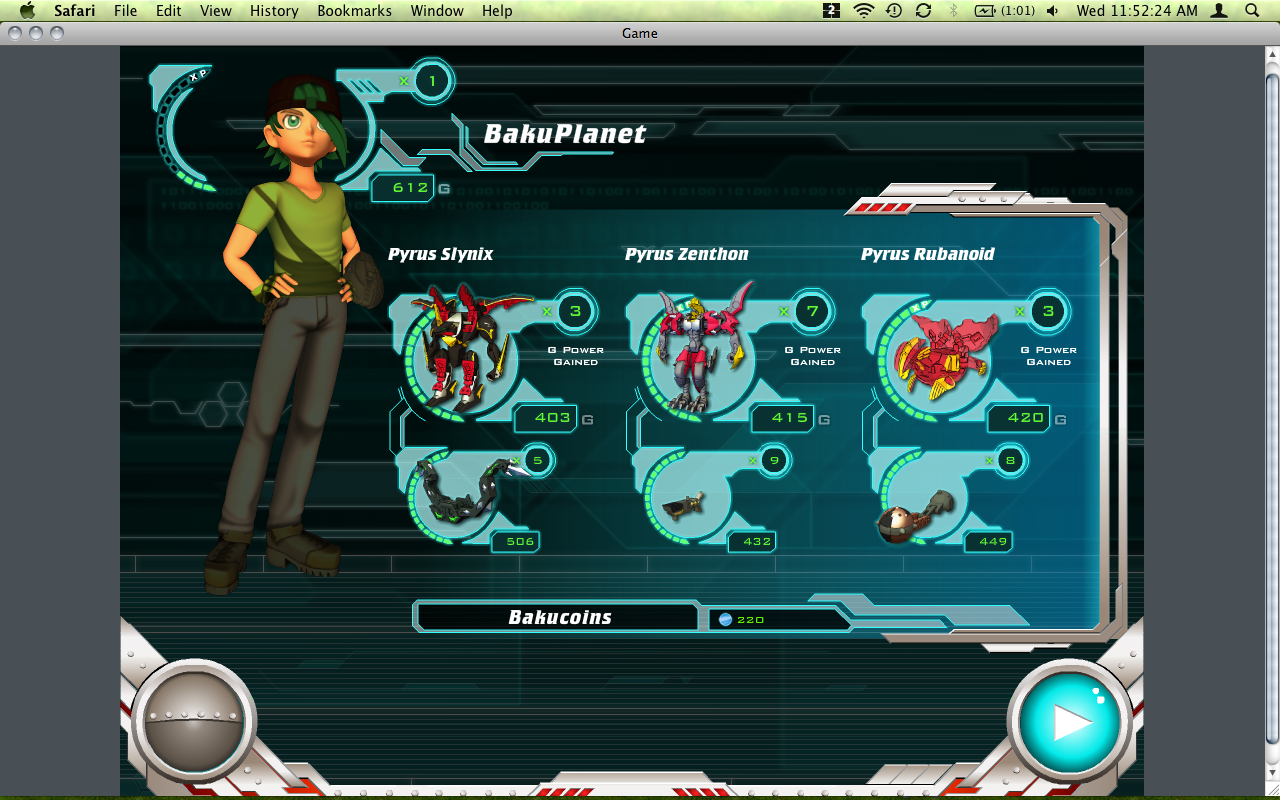The width and height of the screenshot is (1280, 800).
Task: Open the Safari History menu
Action: [x=274, y=11]
